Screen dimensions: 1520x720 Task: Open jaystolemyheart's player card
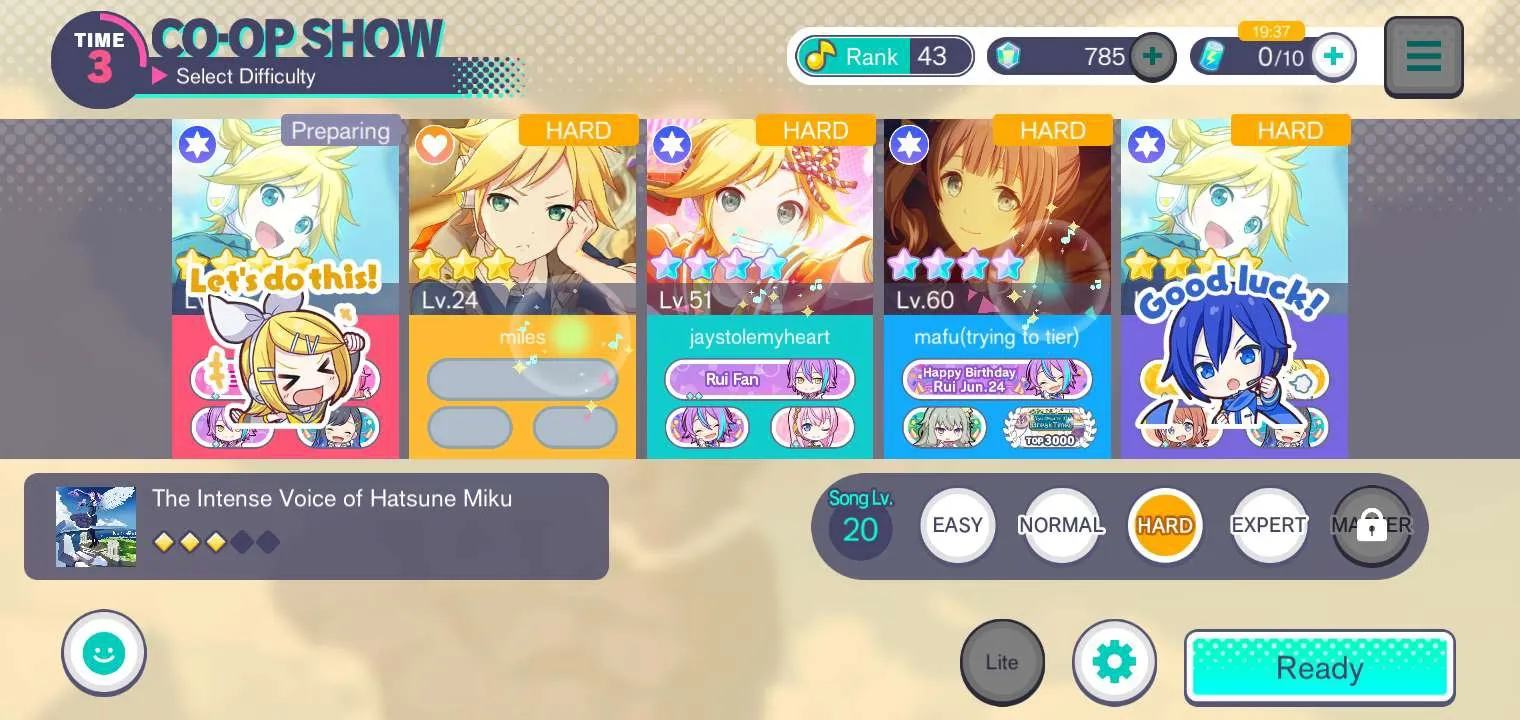point(759,288)
